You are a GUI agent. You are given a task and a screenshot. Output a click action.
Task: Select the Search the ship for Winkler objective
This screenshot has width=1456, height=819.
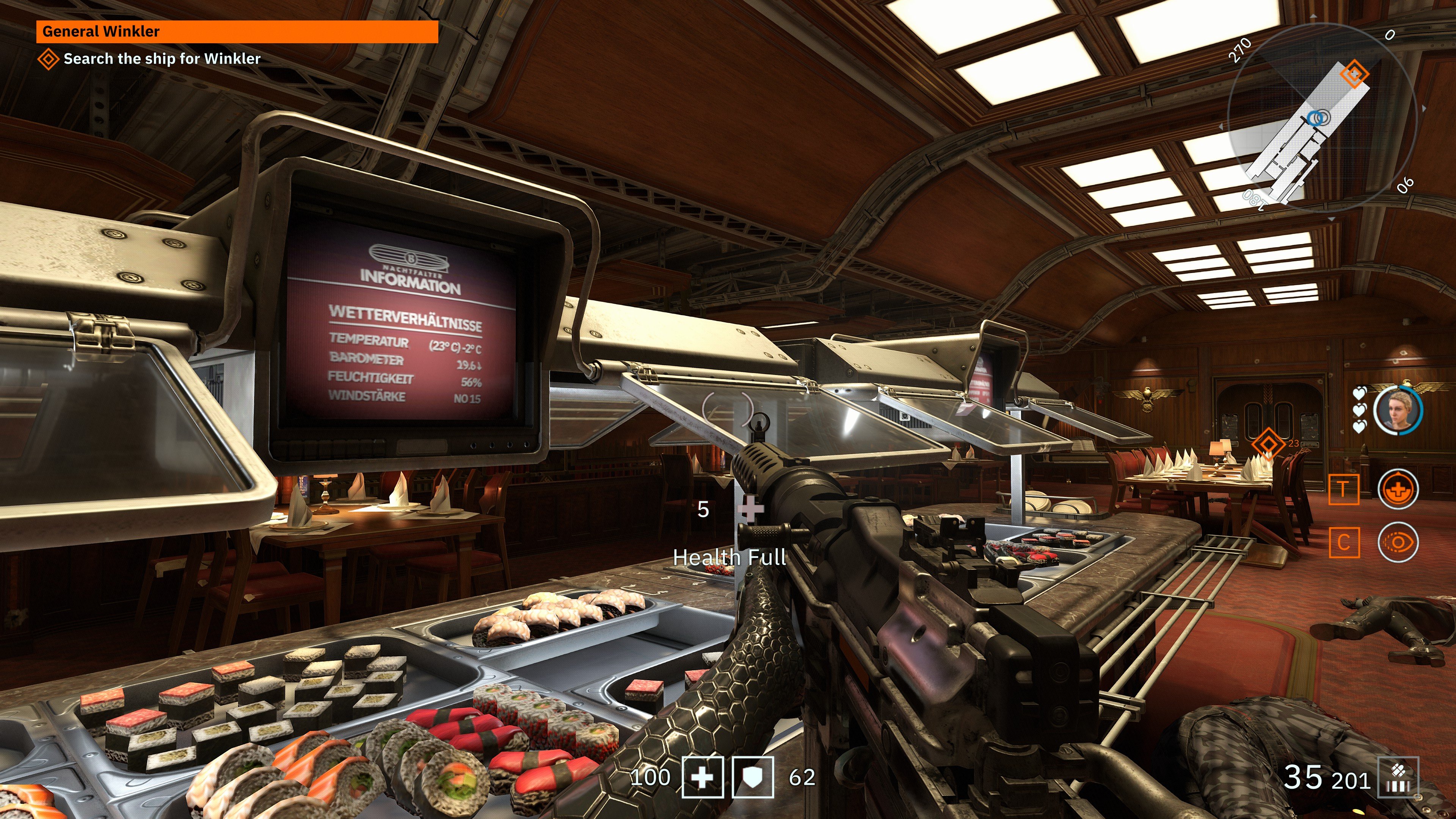(162, 59)
